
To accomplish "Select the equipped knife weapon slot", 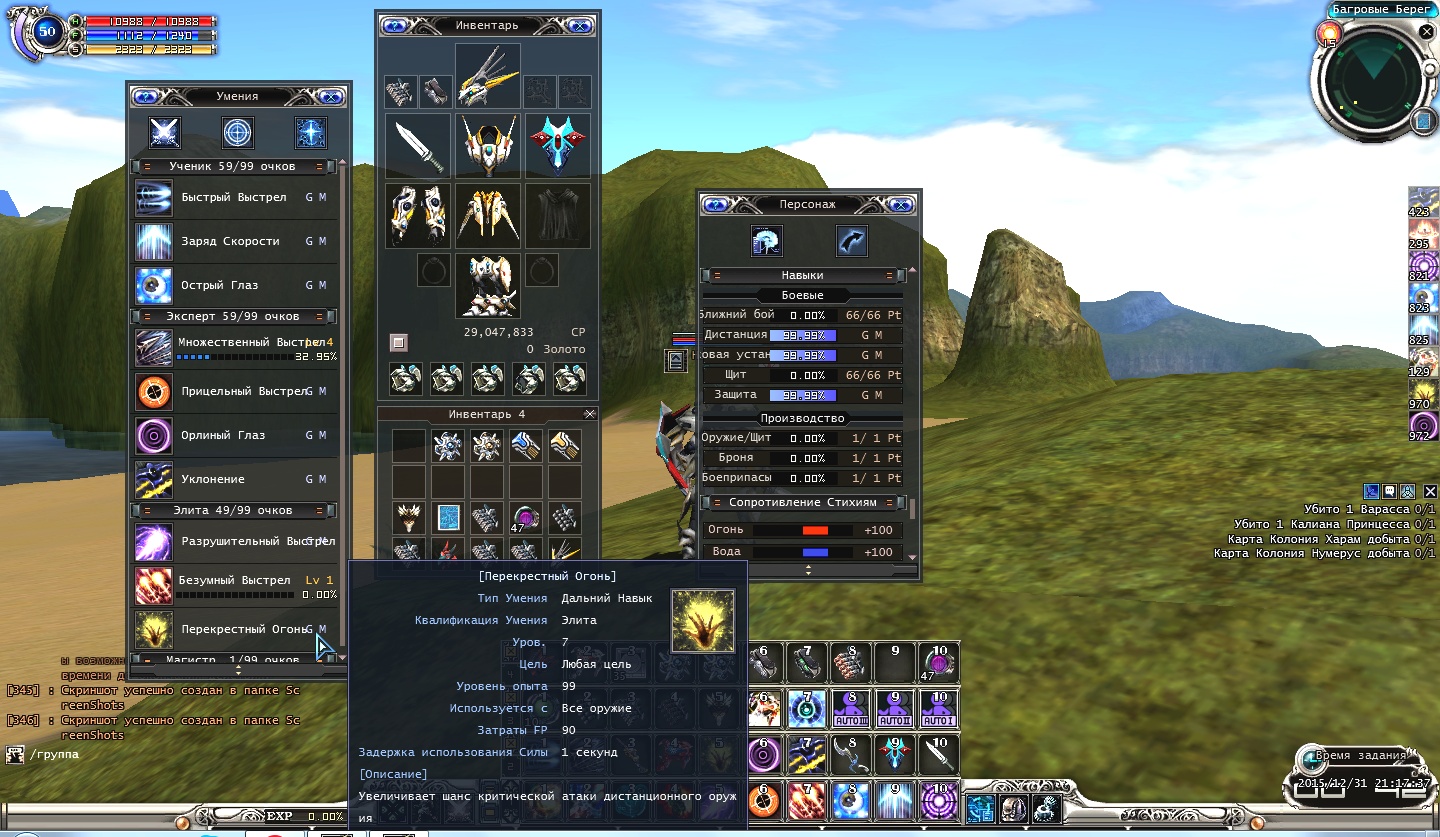I will (x=418, y=146).
